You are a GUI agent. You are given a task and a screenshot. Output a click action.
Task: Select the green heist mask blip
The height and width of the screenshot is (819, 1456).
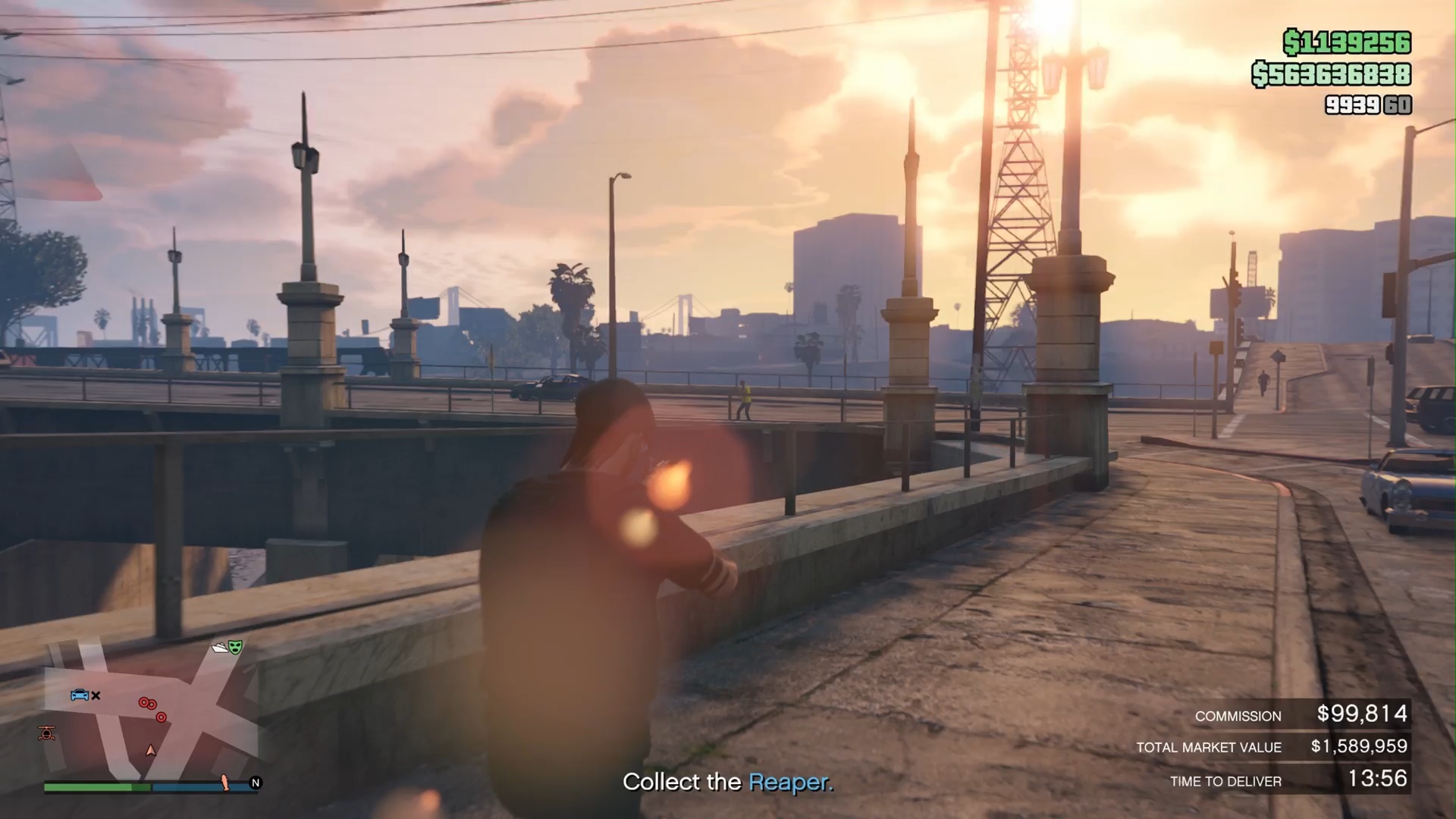pyautogui.click(x=235, y=647)
